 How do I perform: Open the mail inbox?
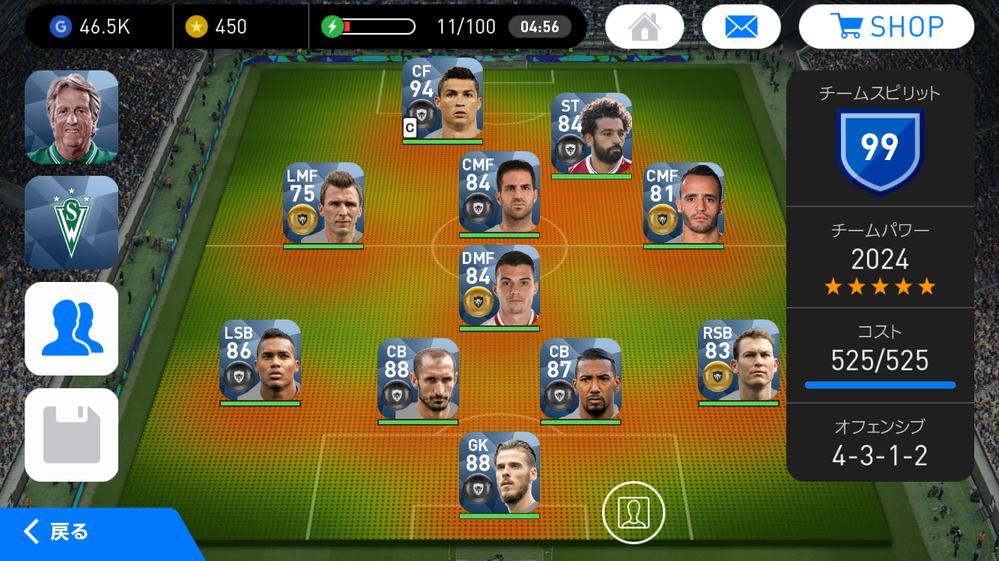(741, 27)
